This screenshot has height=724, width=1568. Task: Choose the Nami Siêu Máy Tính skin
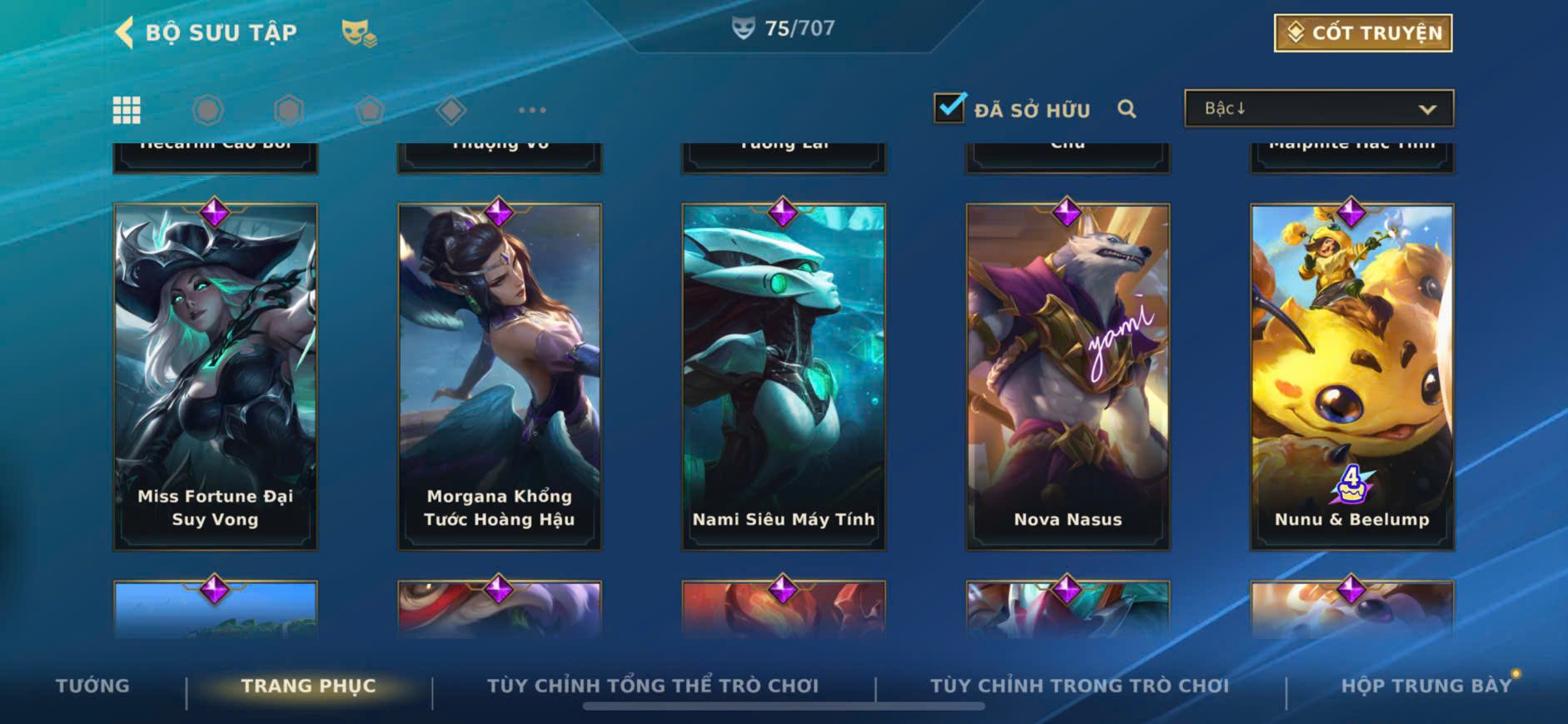click(x=784, y=377)
